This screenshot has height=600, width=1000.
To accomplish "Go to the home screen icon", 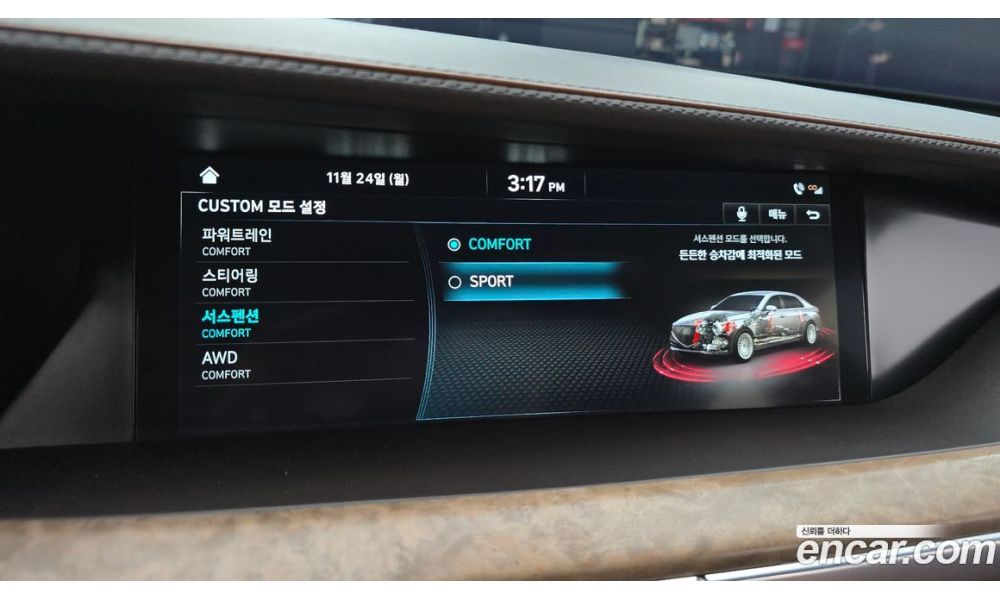I will click(x=209, y=176).
